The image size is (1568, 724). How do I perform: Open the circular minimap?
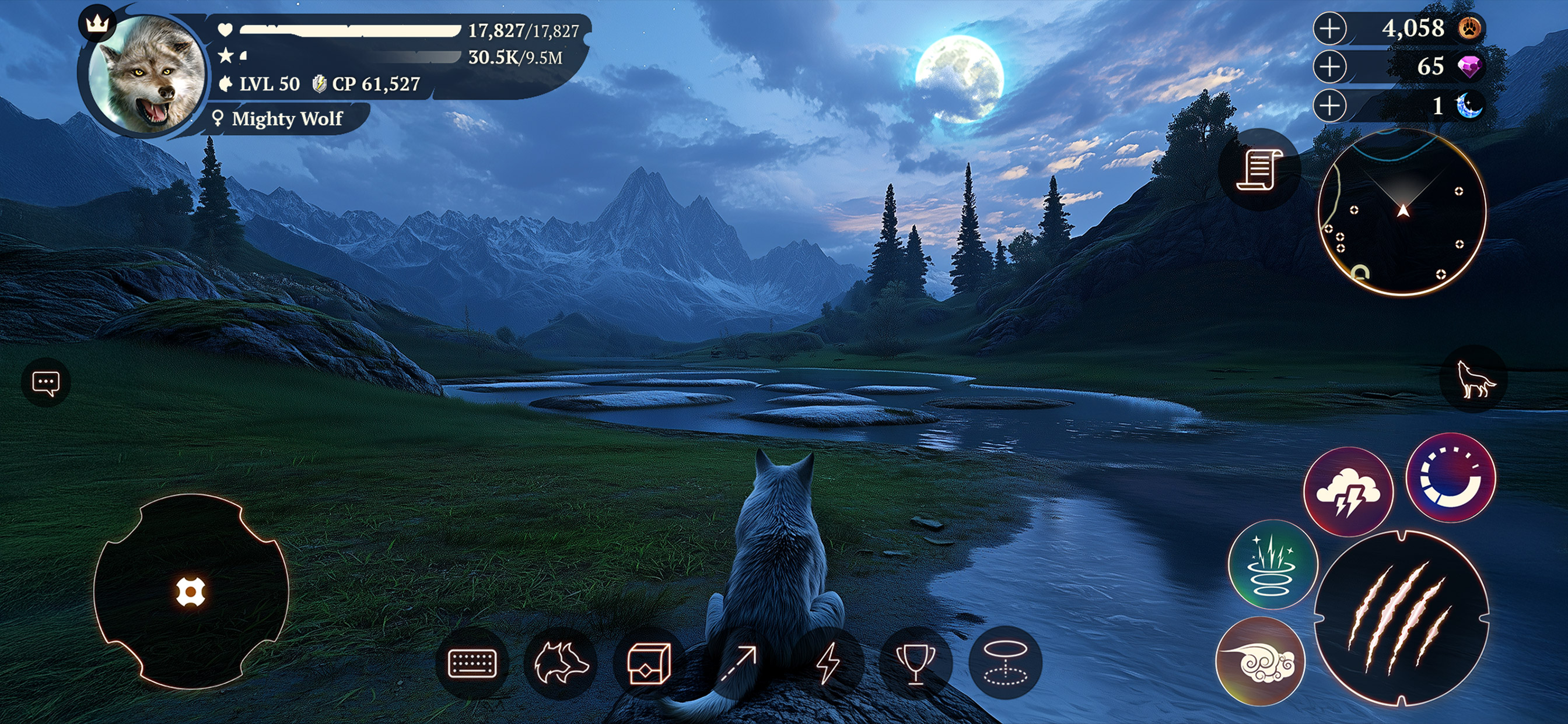pos(1401,212)
